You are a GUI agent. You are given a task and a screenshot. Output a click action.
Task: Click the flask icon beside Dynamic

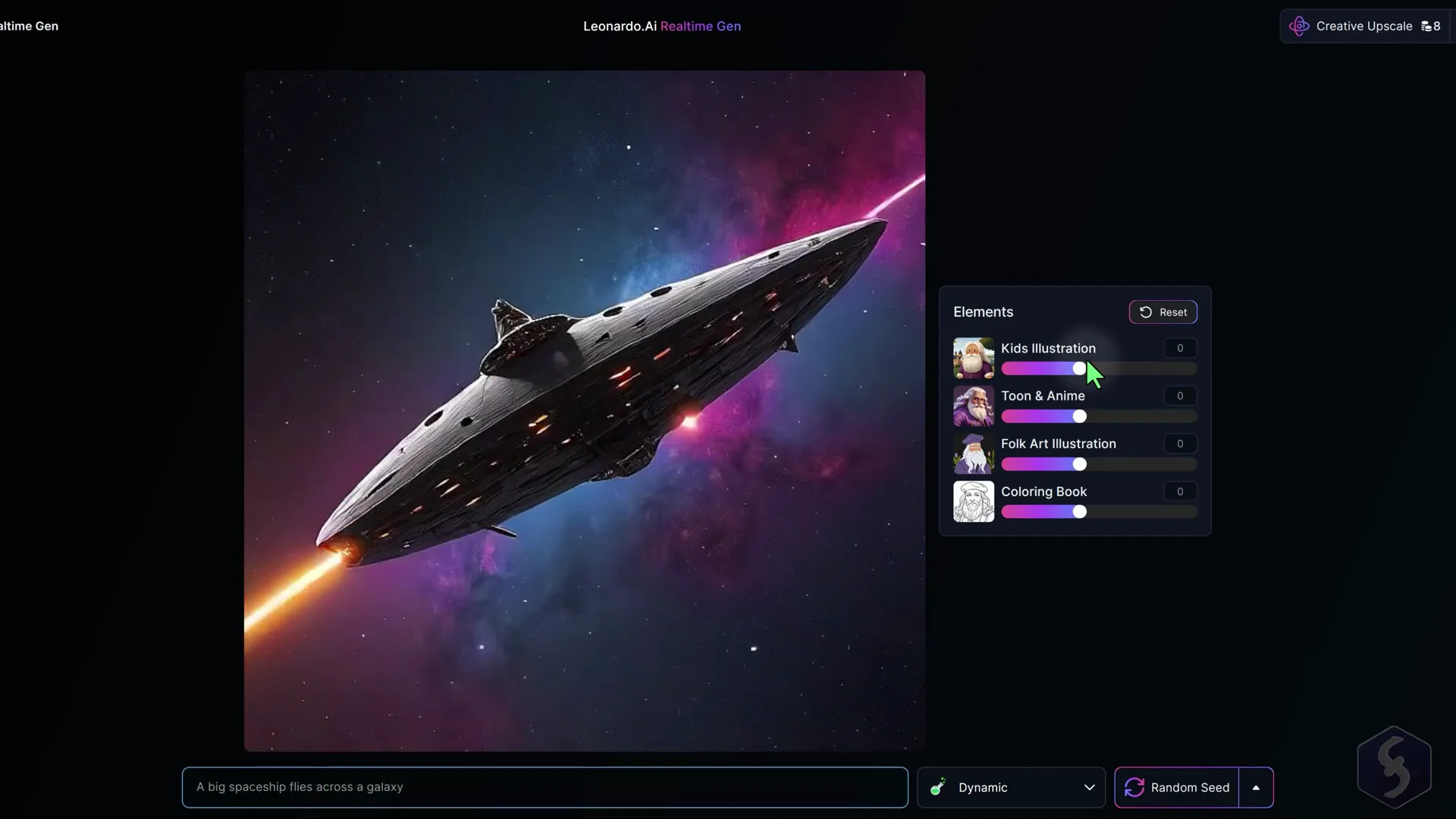click(937, 787)
